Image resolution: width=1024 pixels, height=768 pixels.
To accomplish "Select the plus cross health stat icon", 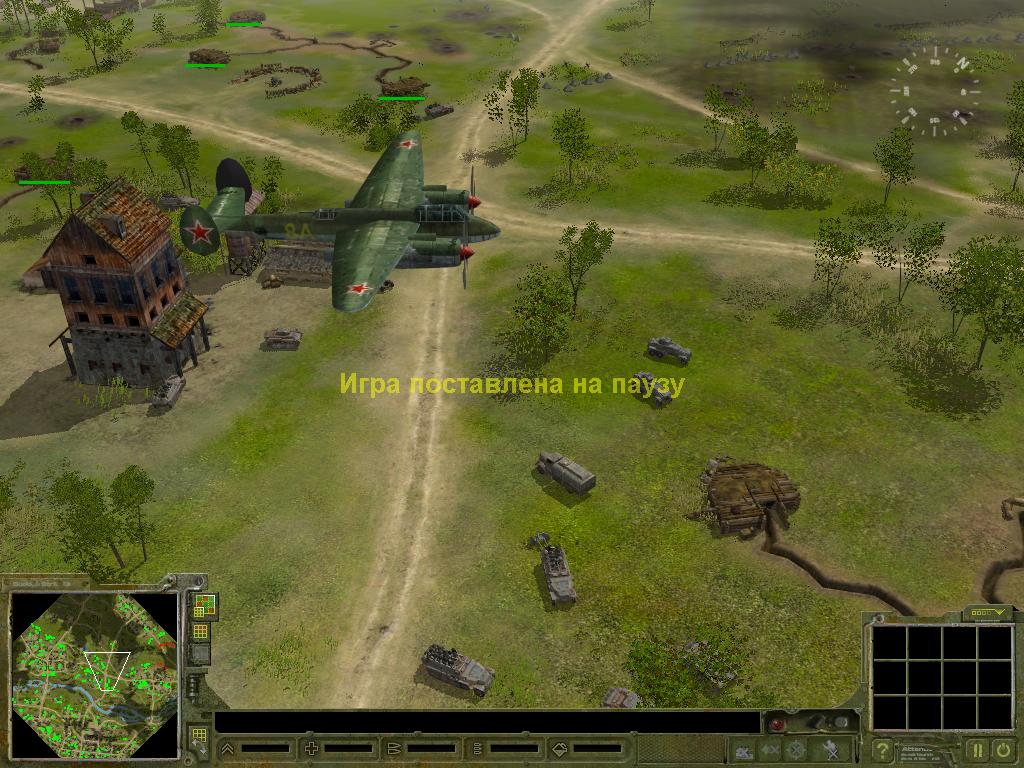I will pyautogui.click(x=311, y=748).
